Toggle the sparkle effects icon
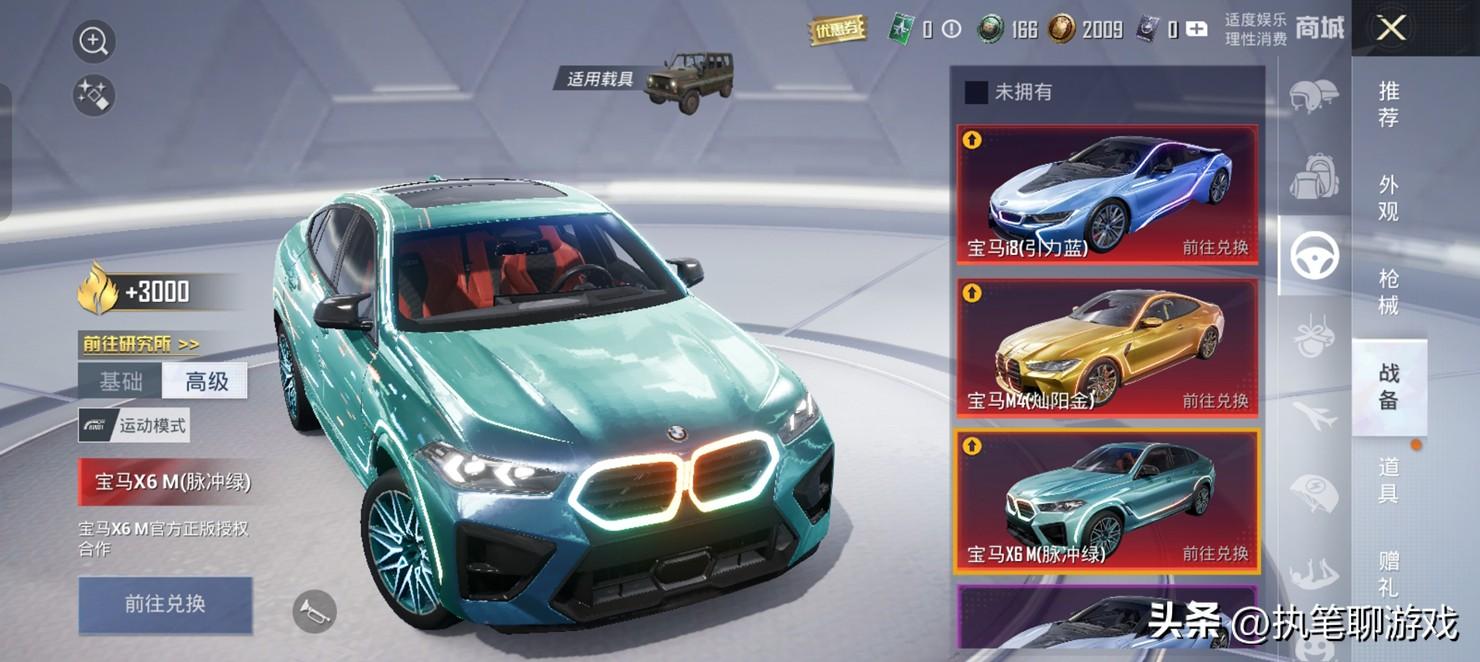This screenshot has height=662, width=1480. pos(94,96)
